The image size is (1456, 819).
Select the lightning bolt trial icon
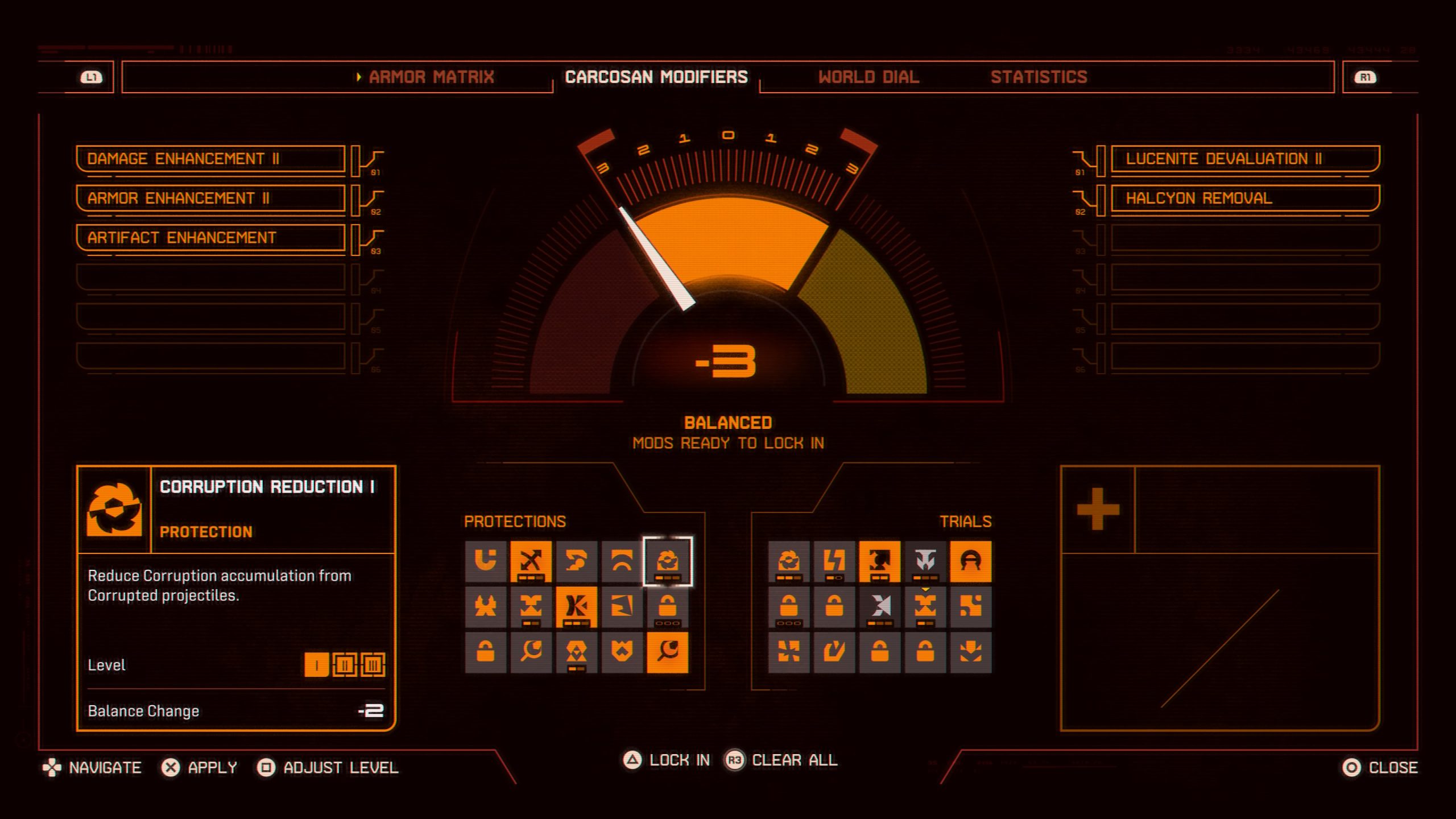click(x=834, y=561)
